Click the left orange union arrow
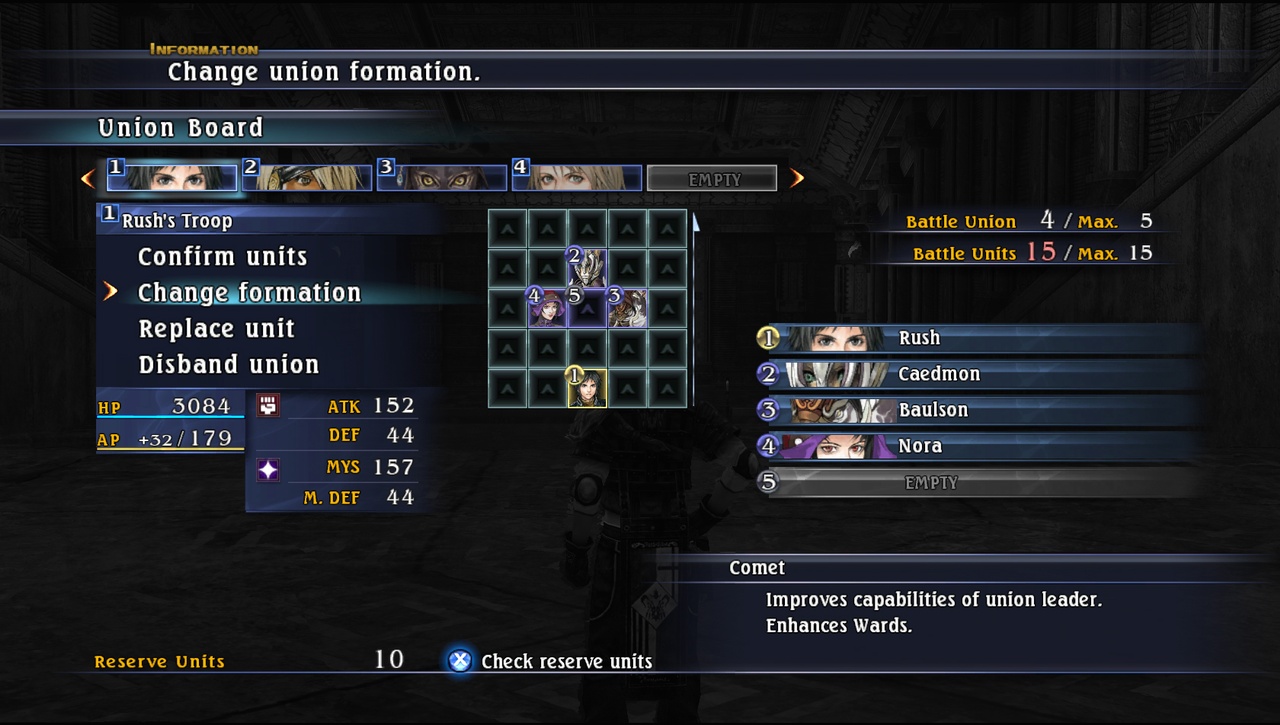 tap(87, 179)
